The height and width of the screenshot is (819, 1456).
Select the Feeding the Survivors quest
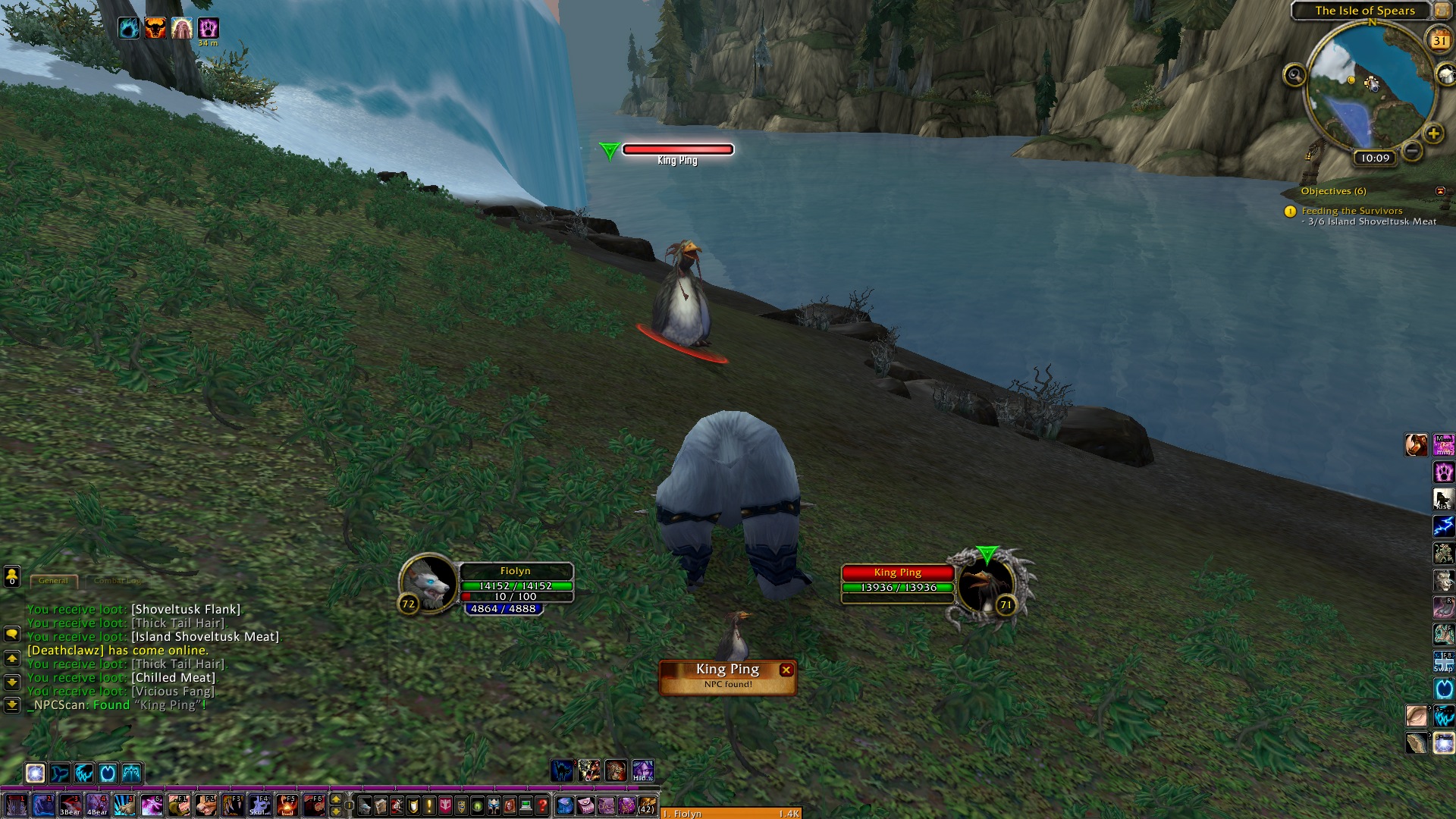coord(1351,211)
